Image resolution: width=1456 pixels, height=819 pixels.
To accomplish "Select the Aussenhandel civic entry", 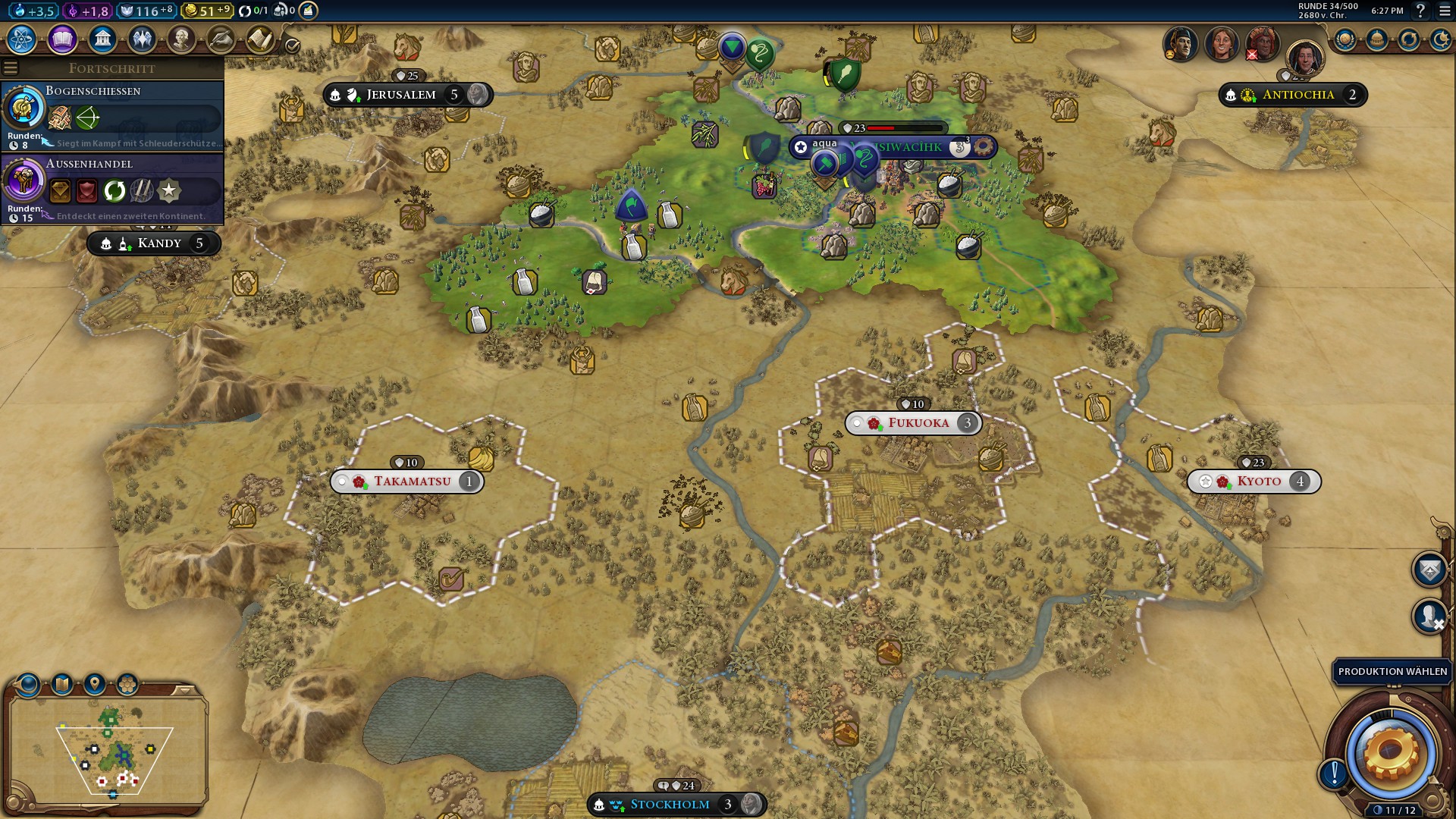I will point(112,188).
